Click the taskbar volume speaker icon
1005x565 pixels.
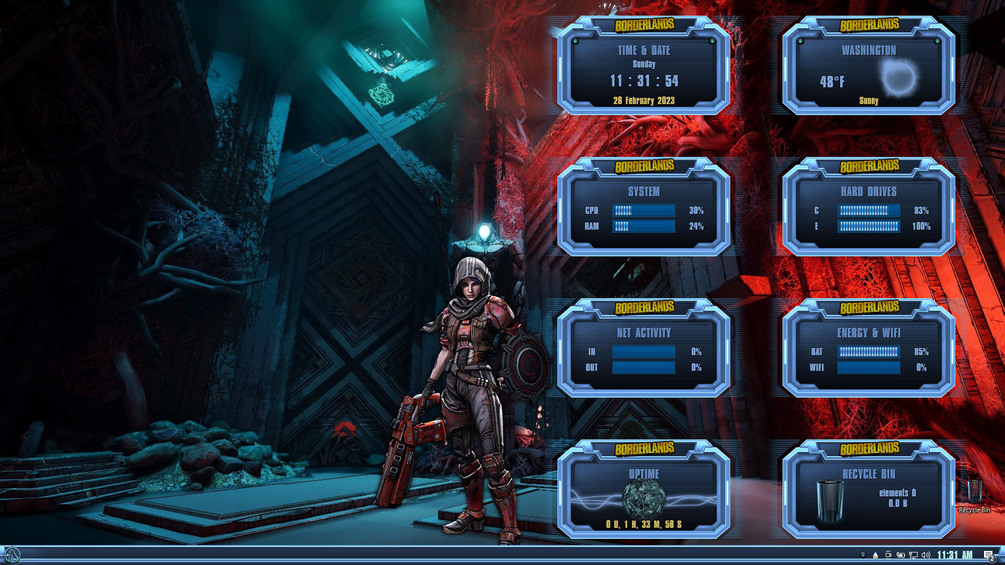click(925, 555)
